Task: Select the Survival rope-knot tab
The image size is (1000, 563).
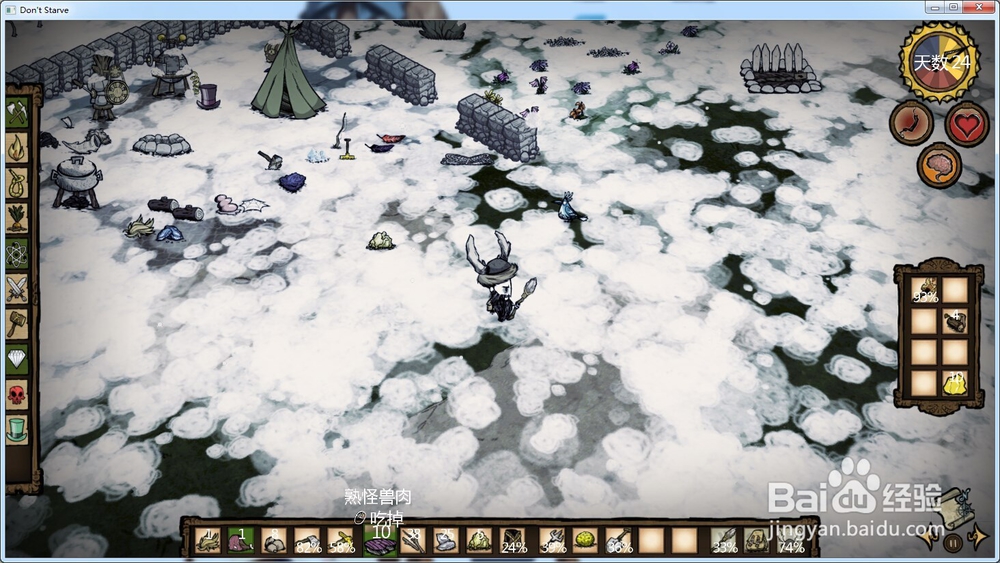Action: click(x=18, y=183)
